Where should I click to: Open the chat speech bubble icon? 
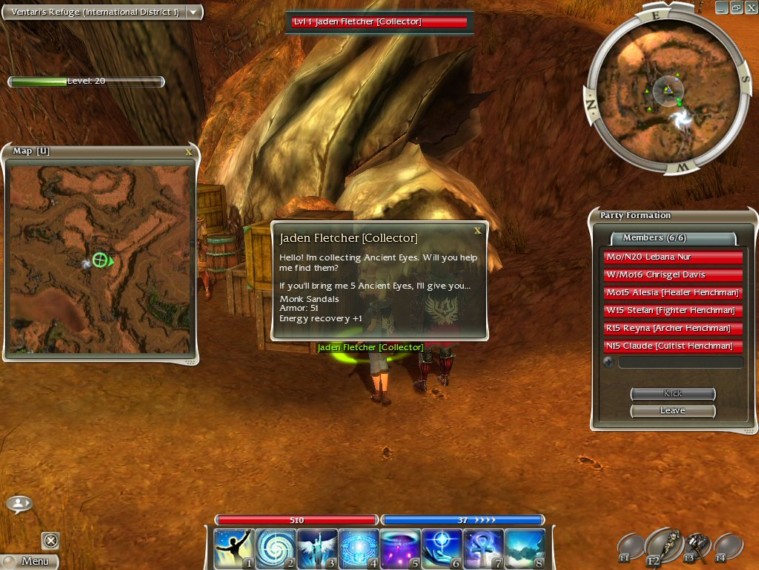pos(19,503)
